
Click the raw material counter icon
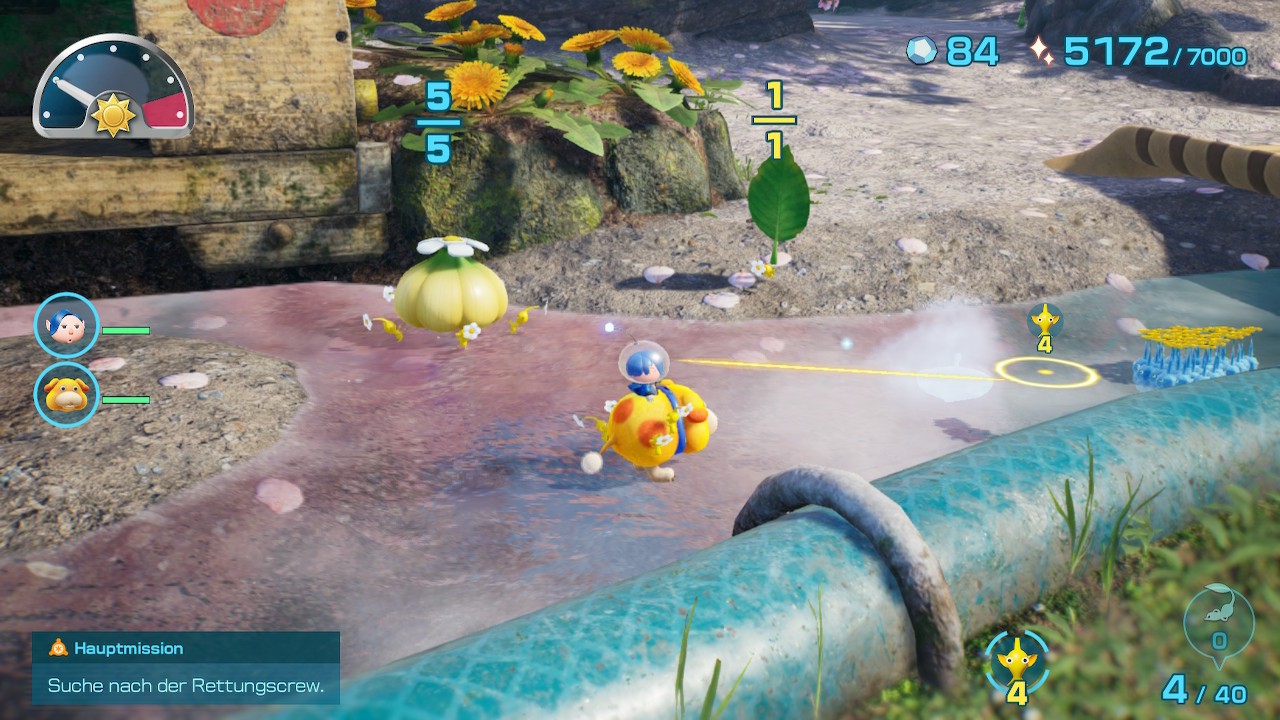[921, 51]
